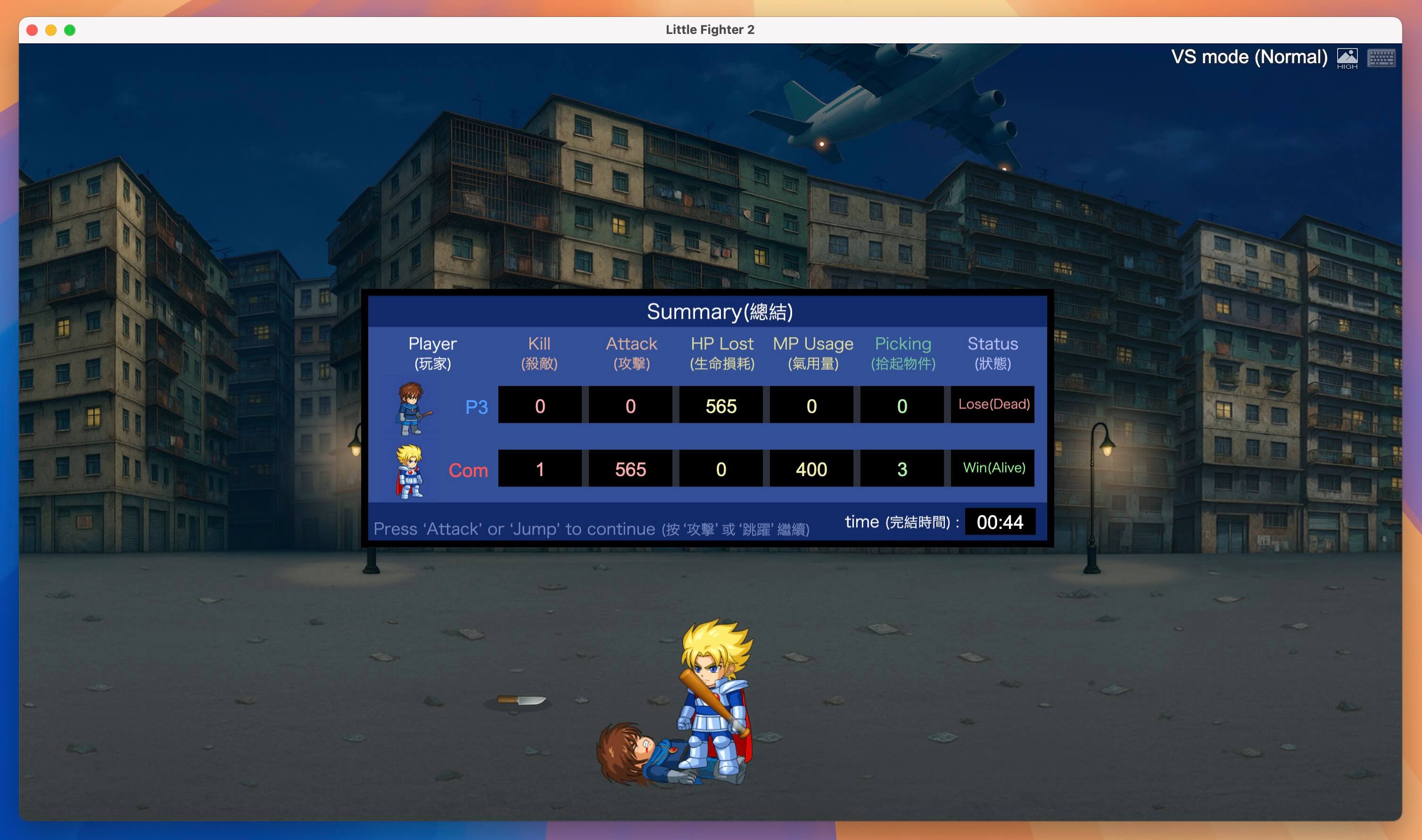
Task: Click the Little Fighter 2 title bar
Action: click(710, 29)
